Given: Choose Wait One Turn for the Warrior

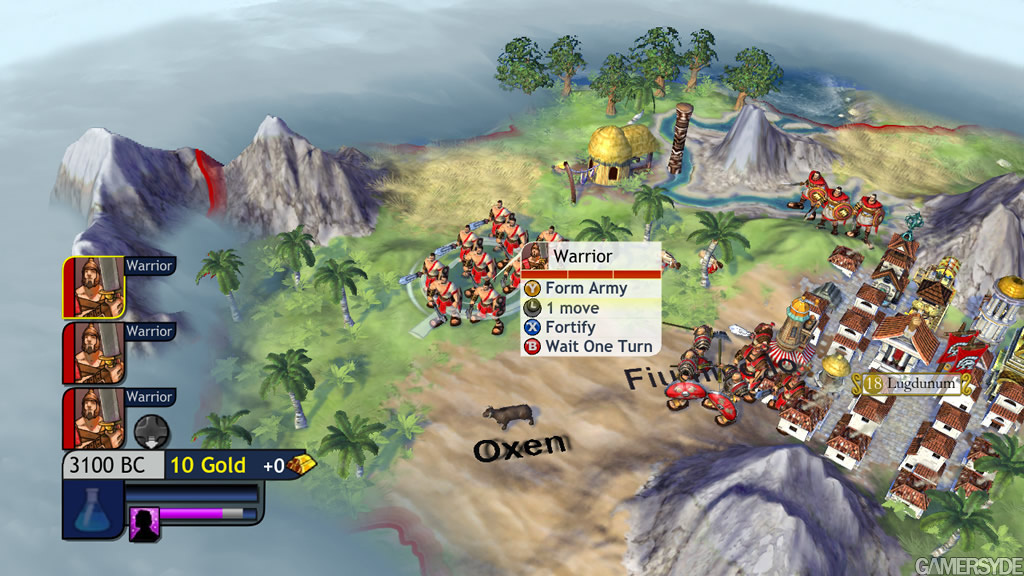Looking at the screenshot, I should point(598,347).
